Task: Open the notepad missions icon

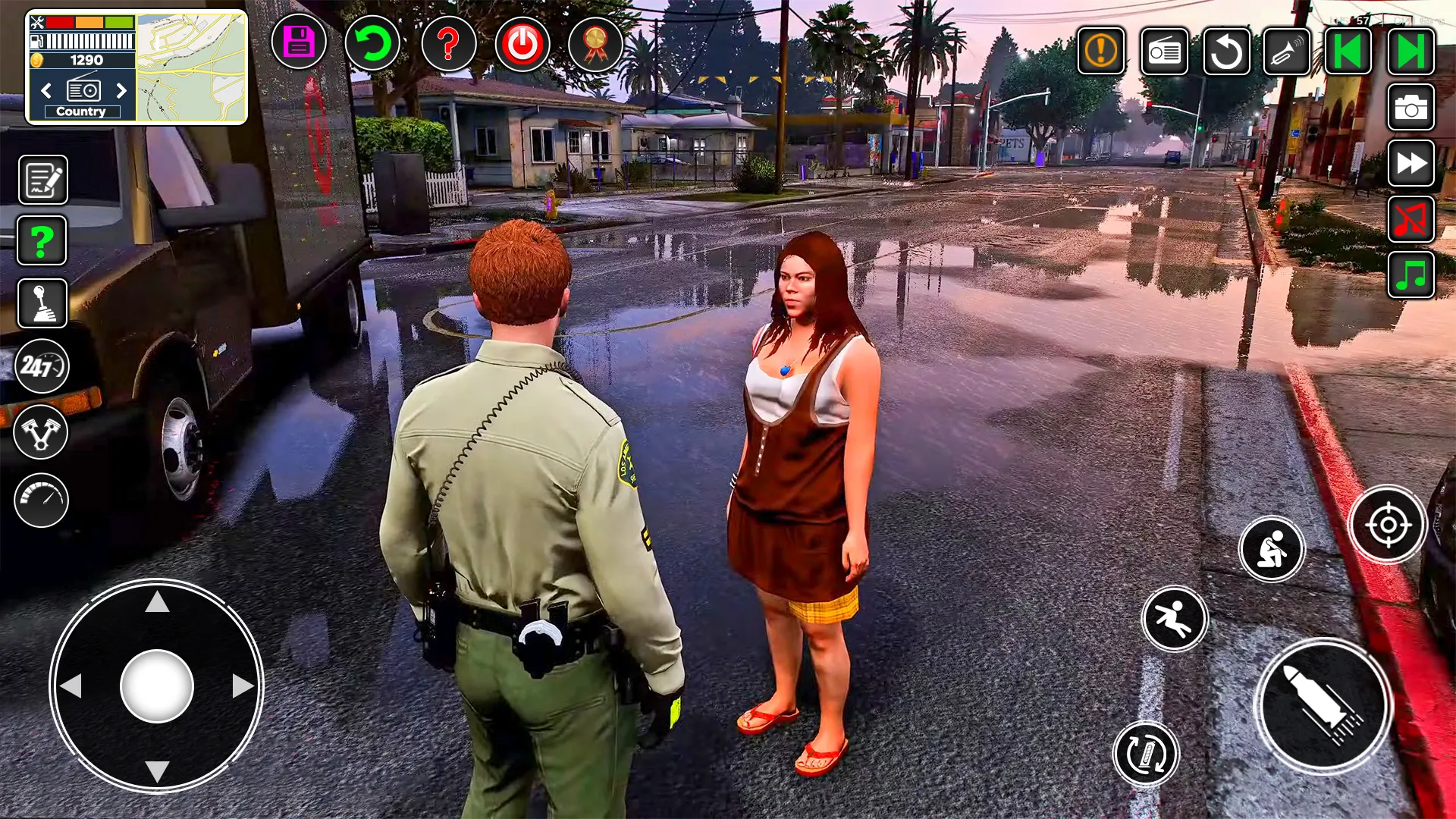Action: click(41, 180)
